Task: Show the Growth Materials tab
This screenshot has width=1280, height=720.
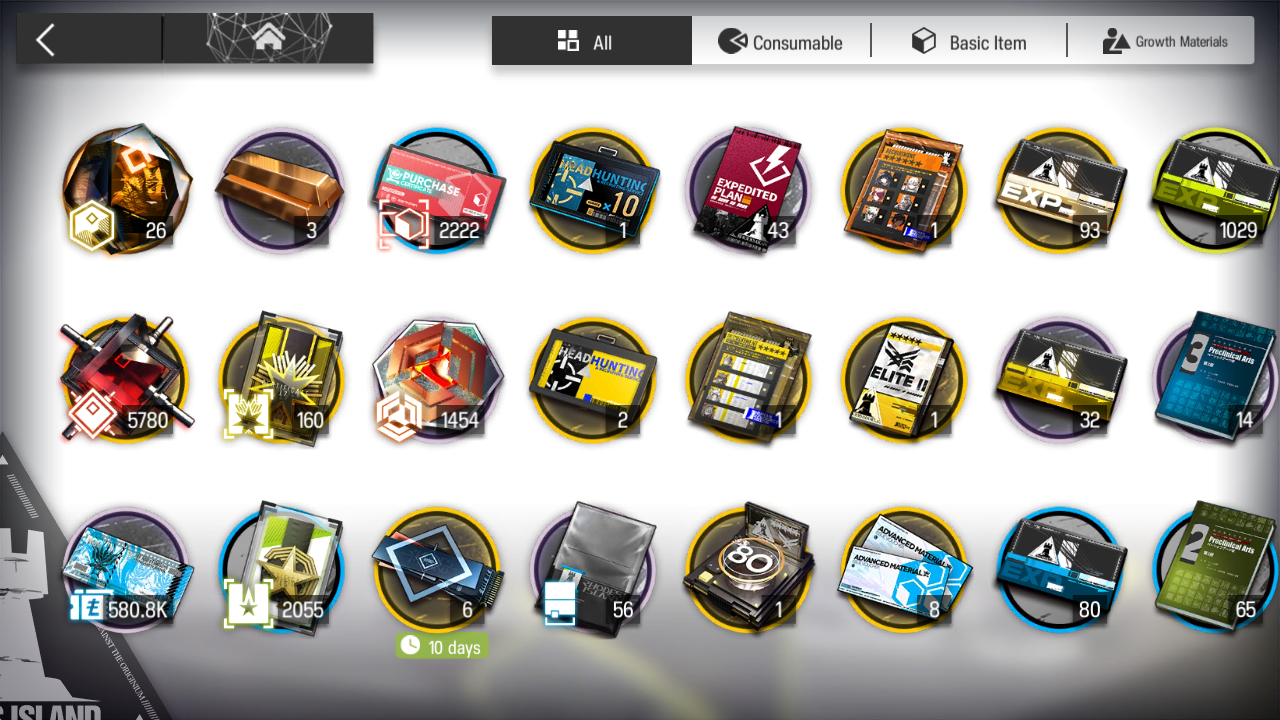Action: [x=1165, y=42]
